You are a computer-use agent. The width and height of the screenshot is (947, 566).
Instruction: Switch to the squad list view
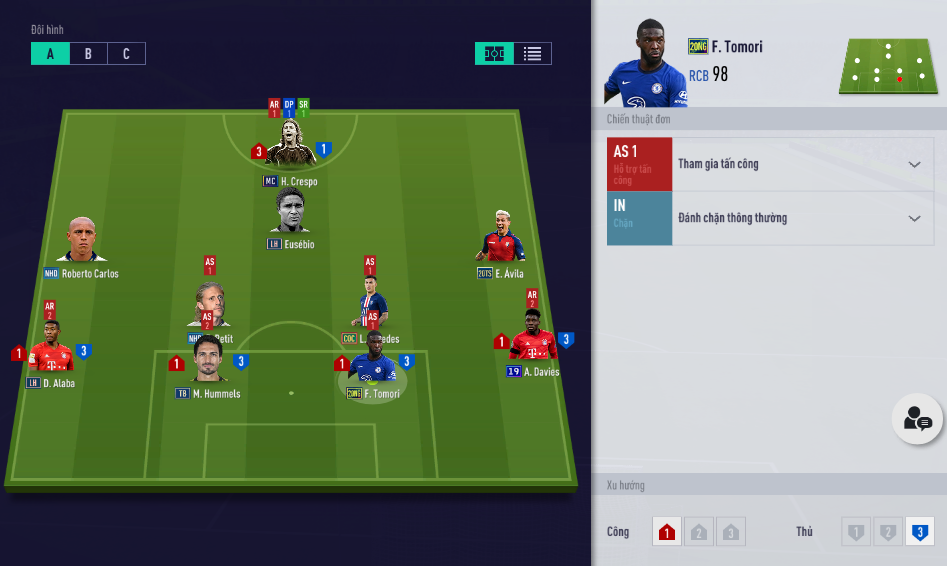click(x=532, y=54)
